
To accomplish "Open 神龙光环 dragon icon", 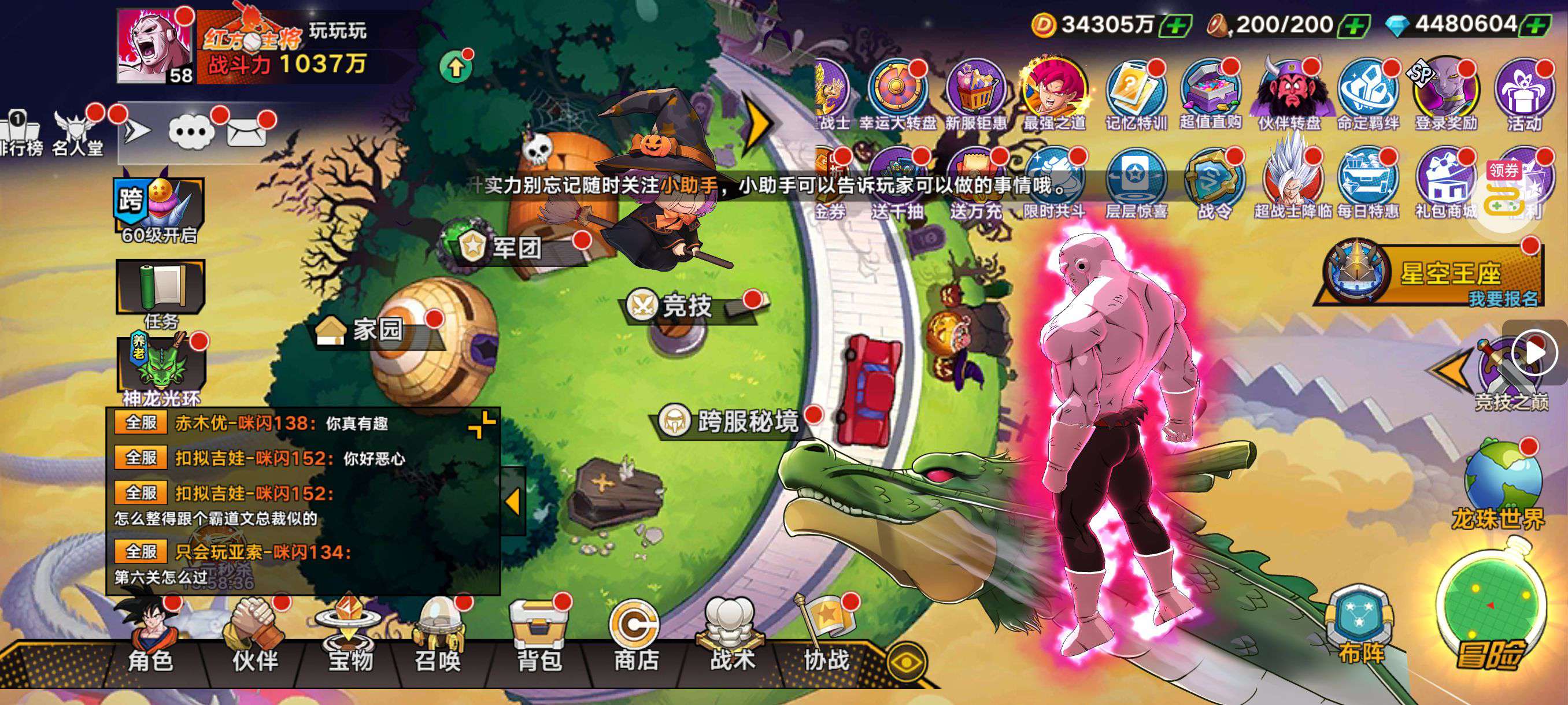I will (x=161, y=365).
